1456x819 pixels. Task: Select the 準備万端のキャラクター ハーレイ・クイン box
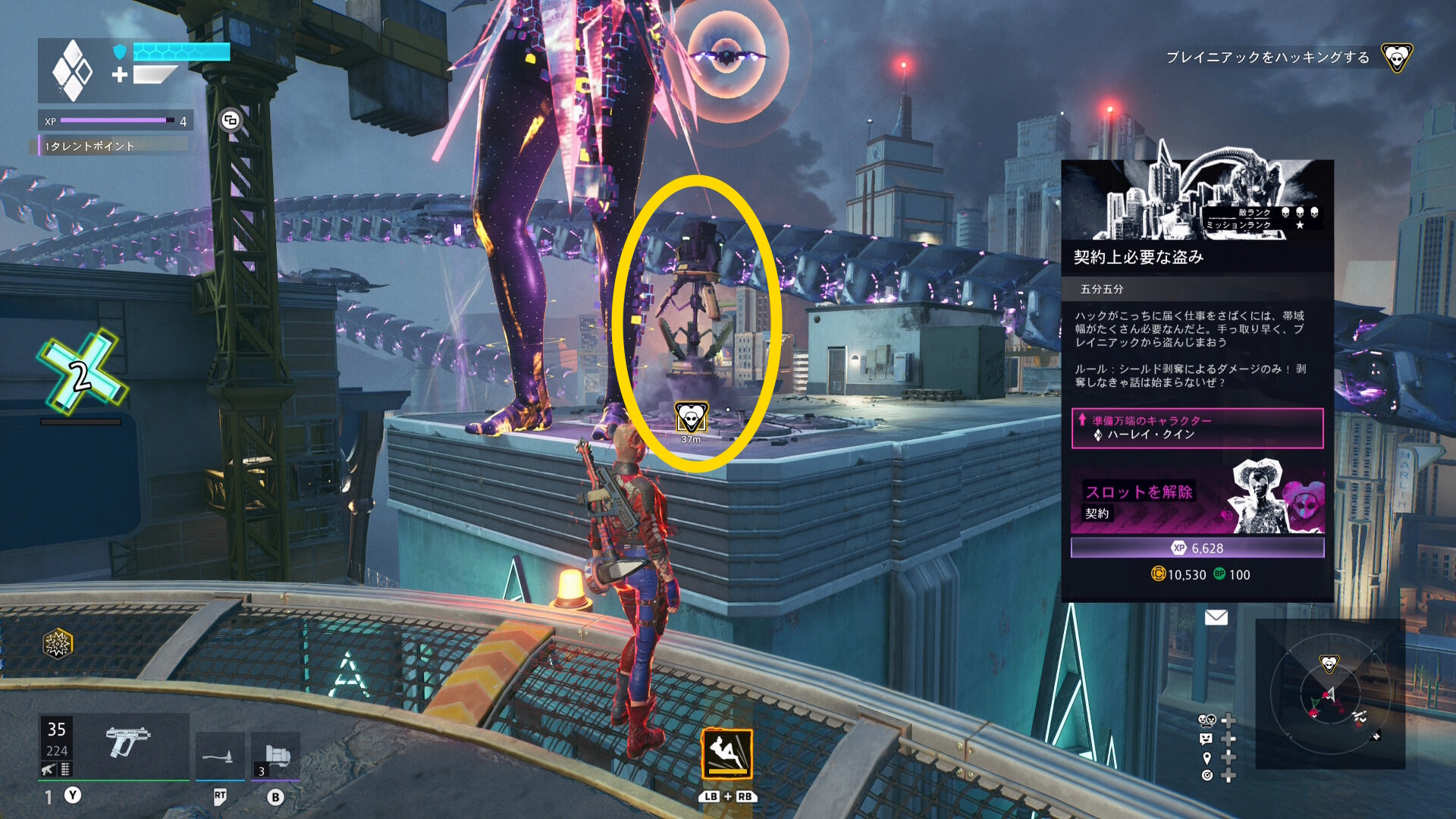click(1197, 428)
